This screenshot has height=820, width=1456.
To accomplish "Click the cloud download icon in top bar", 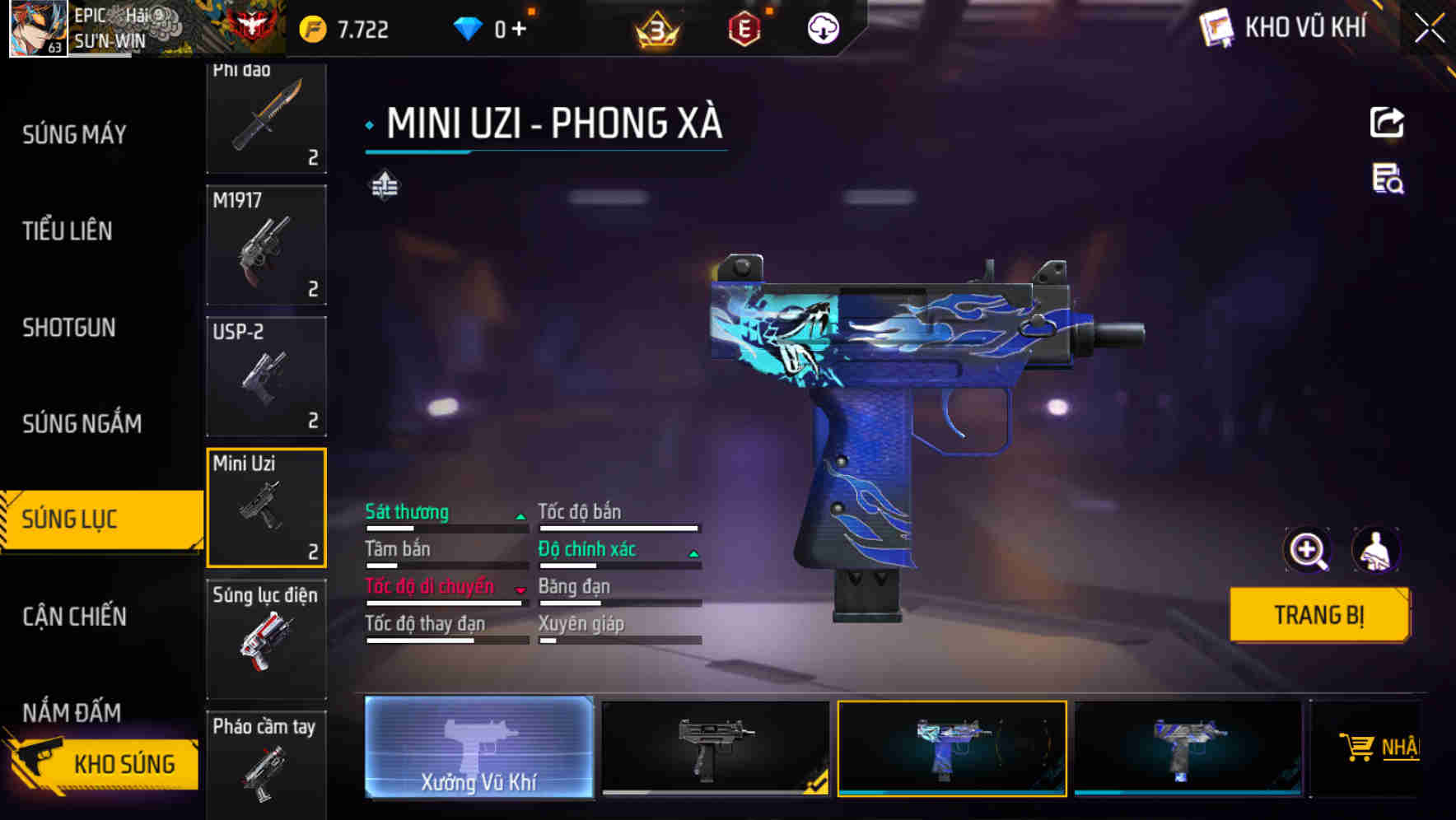I will [822, 28].
